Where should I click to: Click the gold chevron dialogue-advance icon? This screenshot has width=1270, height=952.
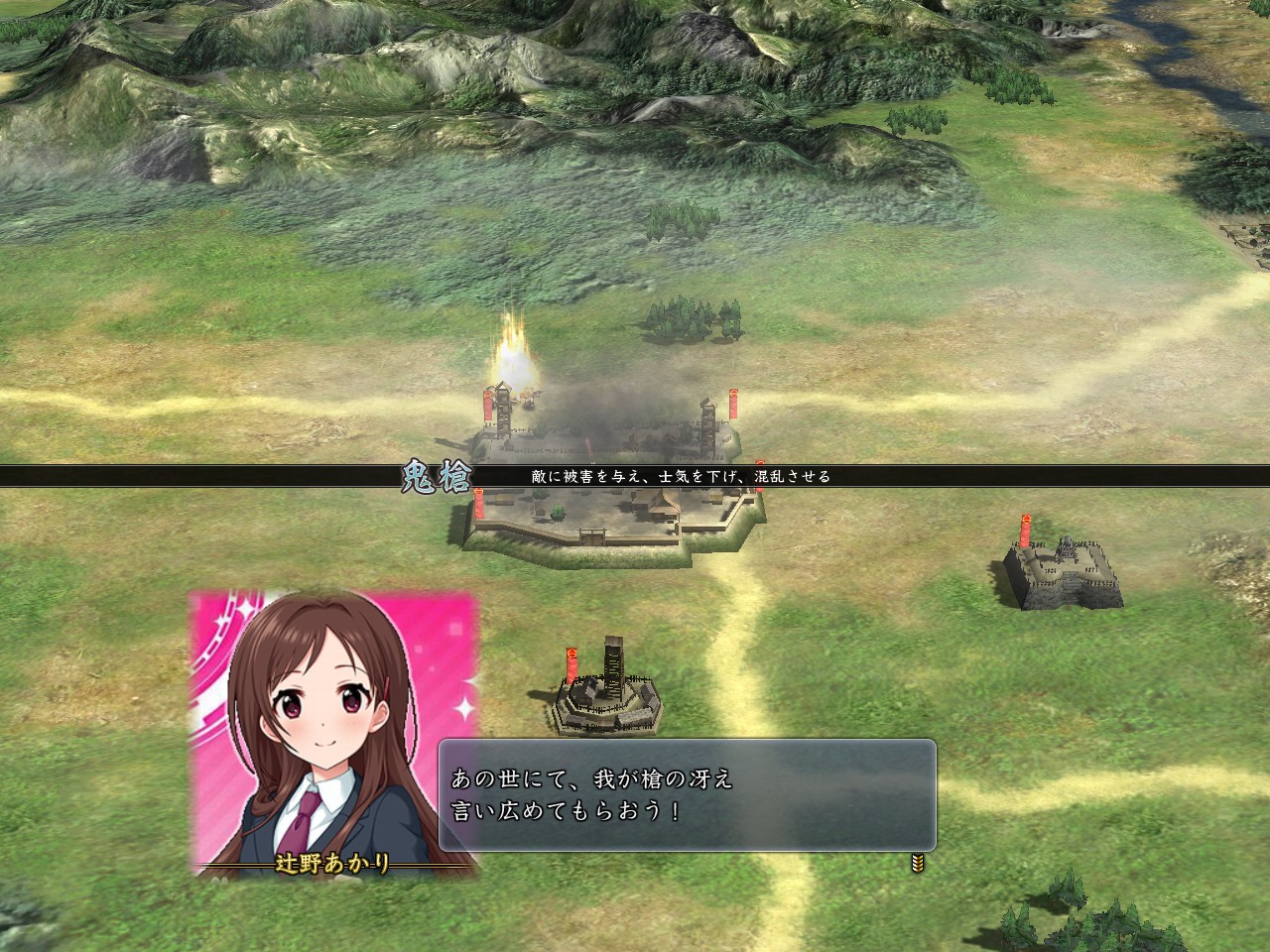point(916,865)
